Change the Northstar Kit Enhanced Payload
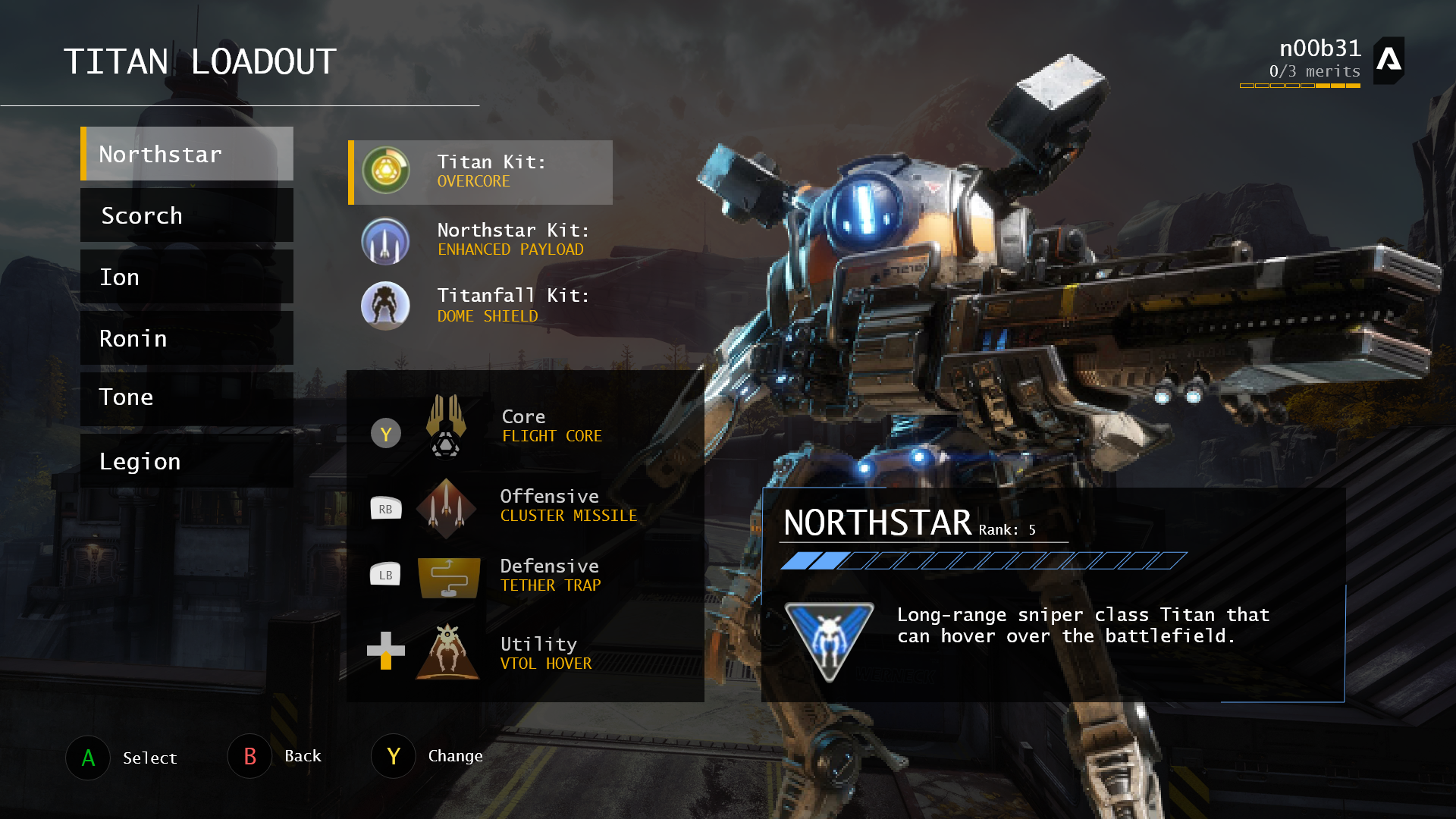The height and width of the screenshot is (819, 1456). point(481,240)
